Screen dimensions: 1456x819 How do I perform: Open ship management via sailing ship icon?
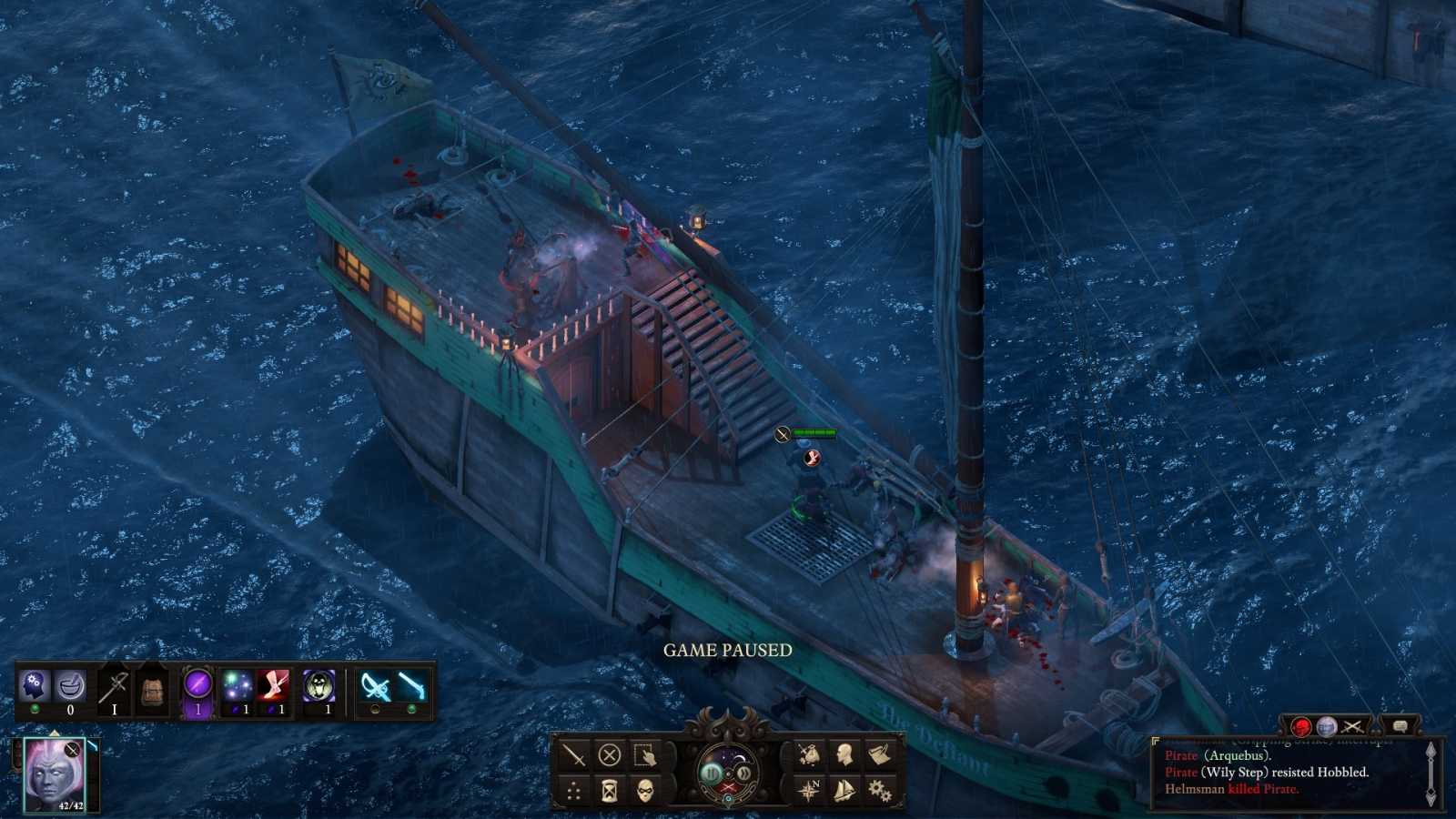click(x=844, y=790)
